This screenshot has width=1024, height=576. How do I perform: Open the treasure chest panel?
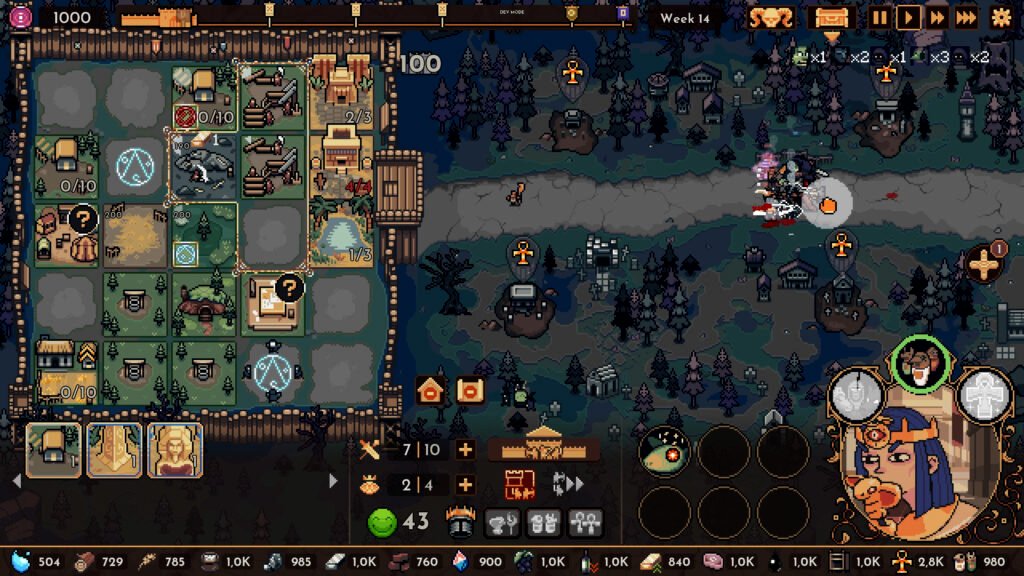[x=831, y=17]
